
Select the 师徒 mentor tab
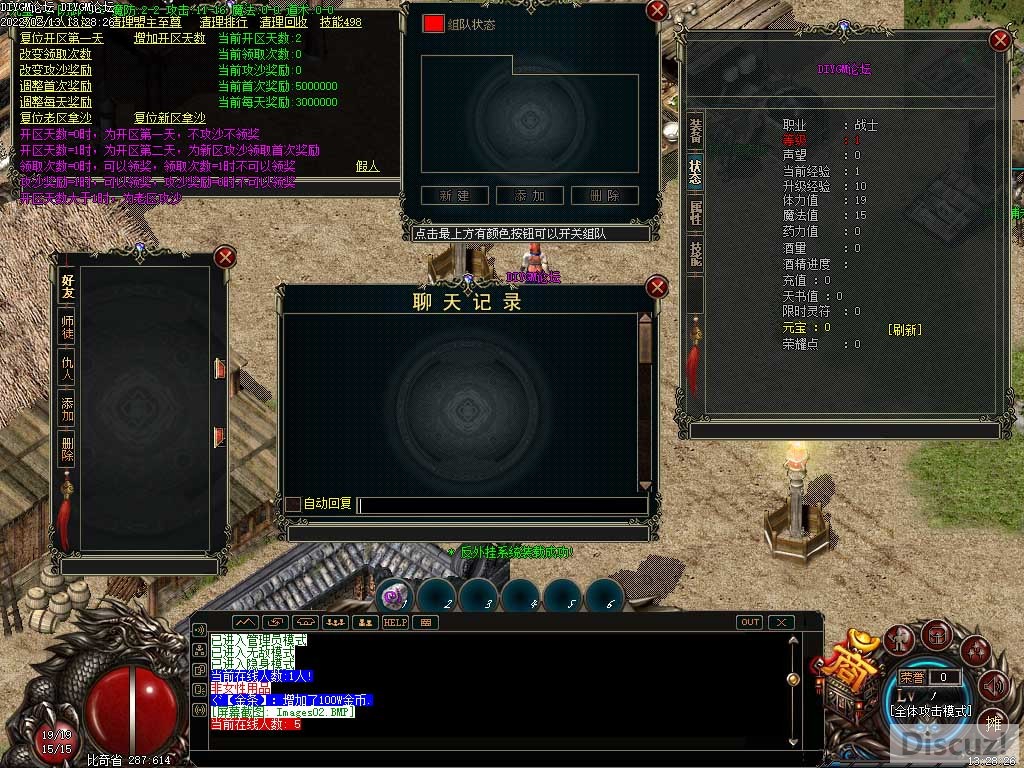67,326
